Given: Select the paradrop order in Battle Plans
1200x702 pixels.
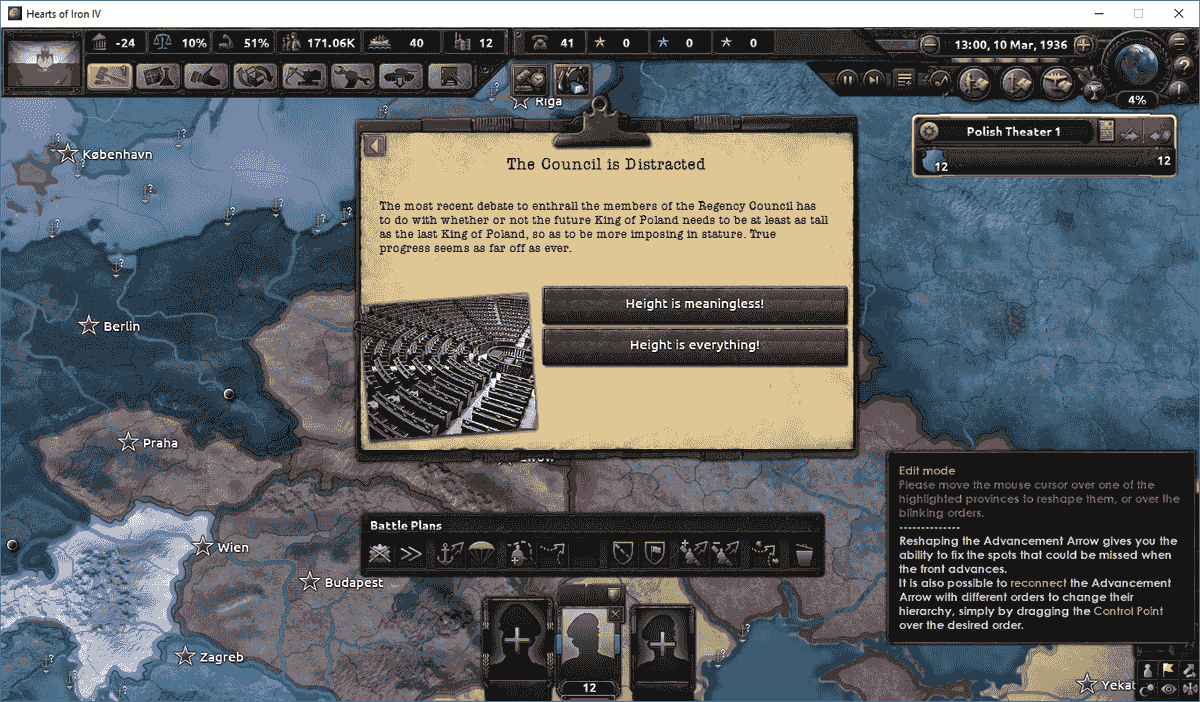Looking at the screenshot, I should 482,552.
